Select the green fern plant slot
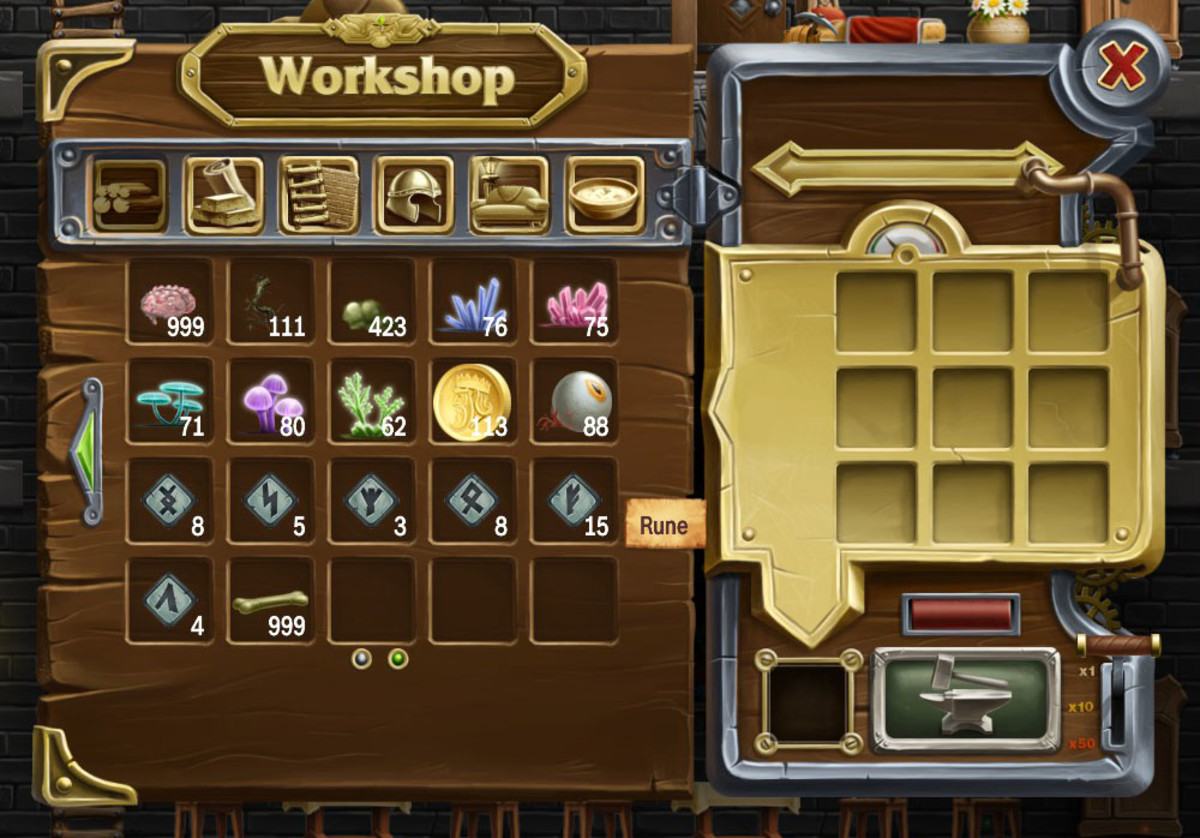 pyautogui.click(x=372, y=402)
